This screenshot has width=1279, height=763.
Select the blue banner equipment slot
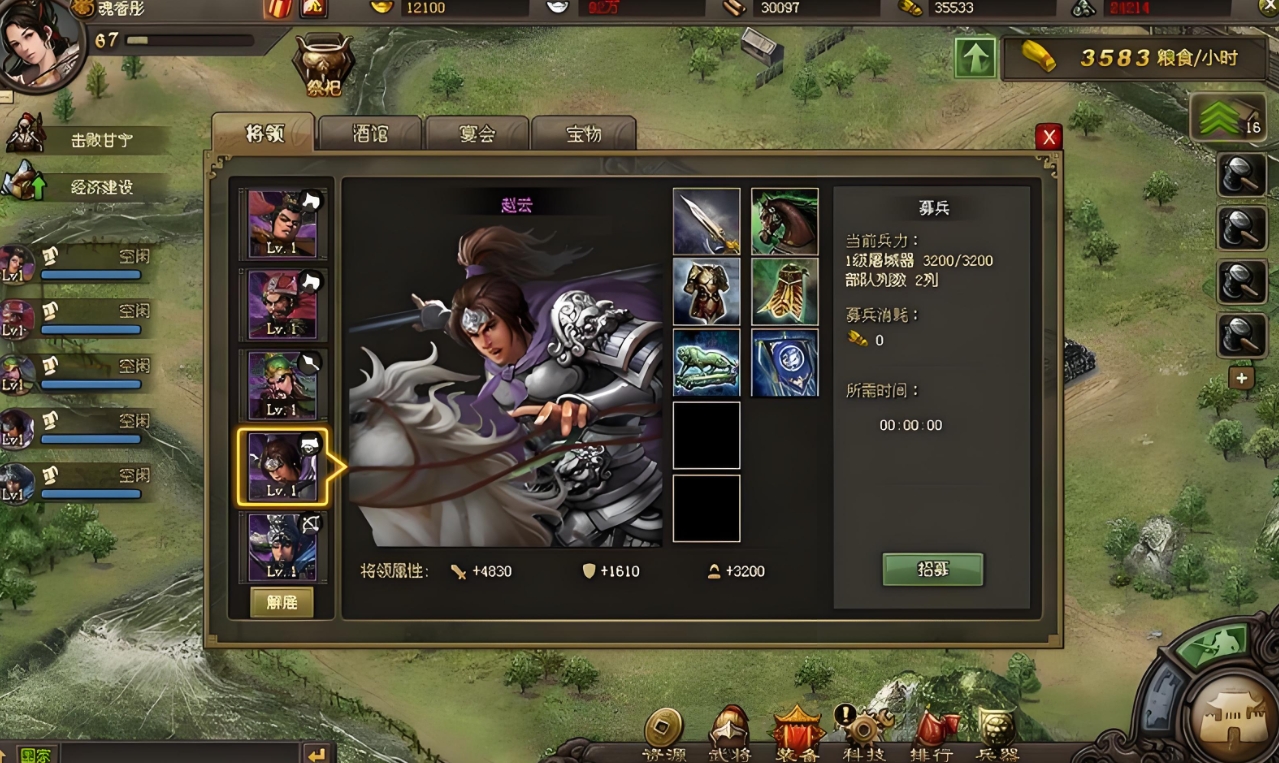[785, 363]
